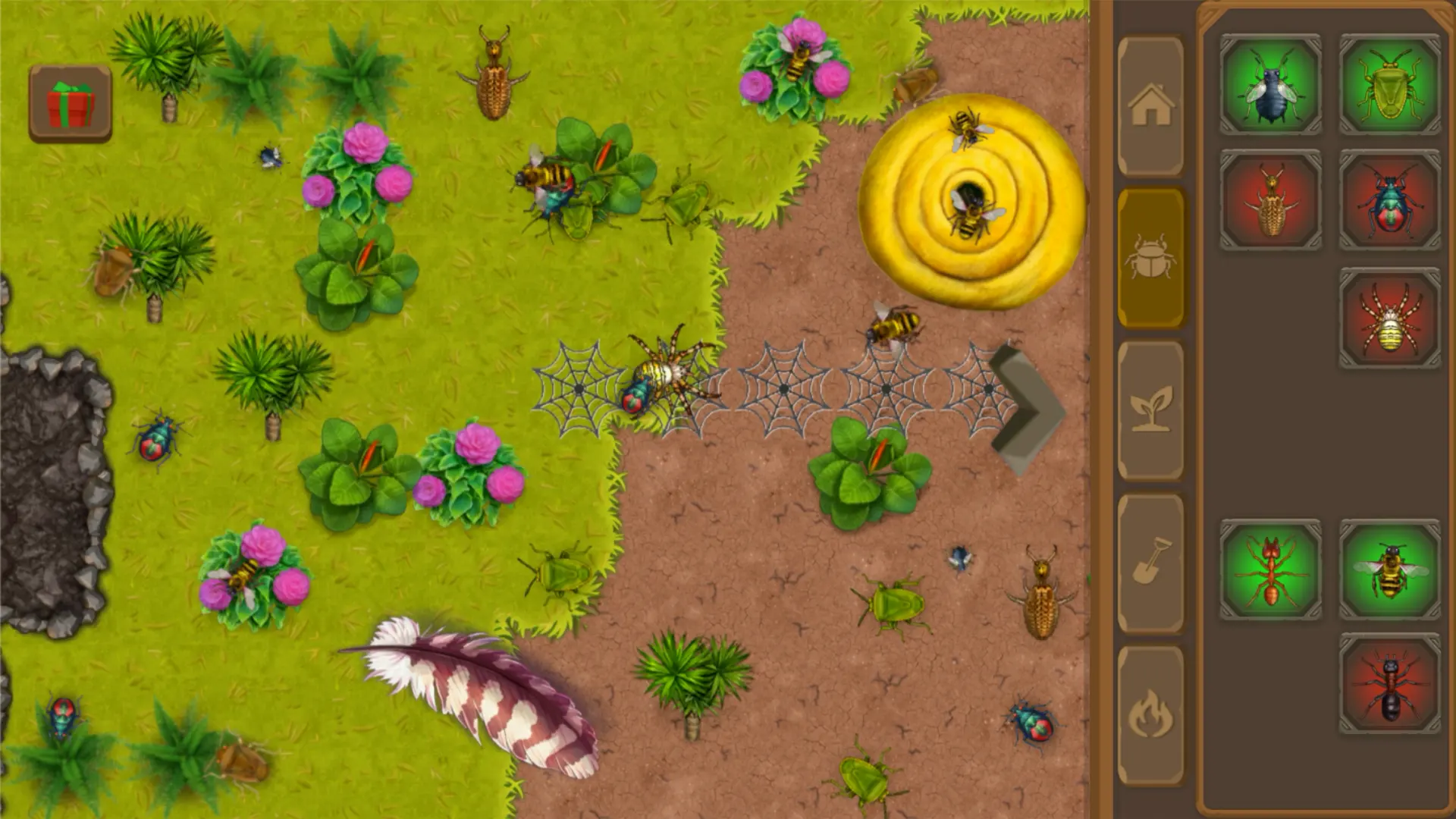1456x819 pixels.
Task: Pick the green-framed bee tile
Action: tap(1390, 570)
